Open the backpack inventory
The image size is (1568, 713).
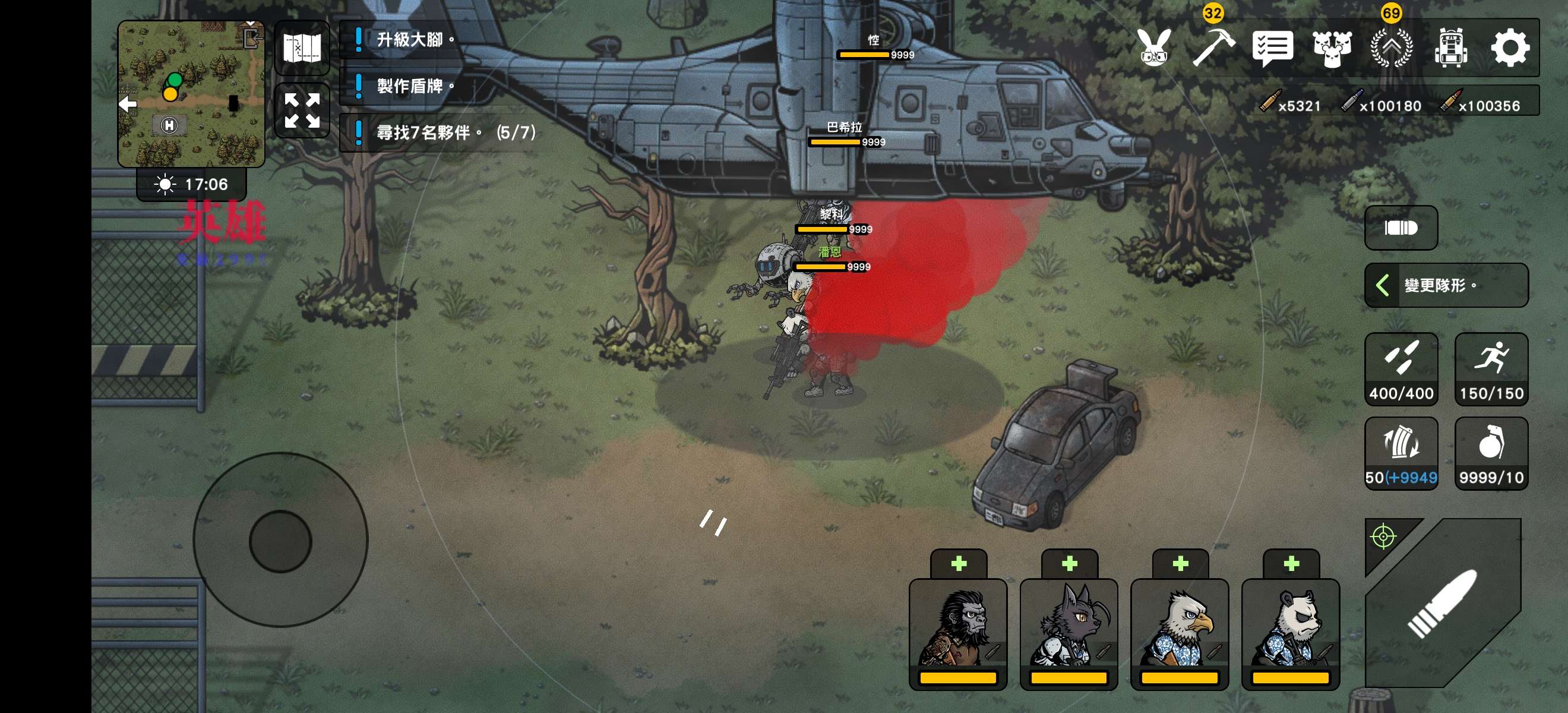(1450, 48)
